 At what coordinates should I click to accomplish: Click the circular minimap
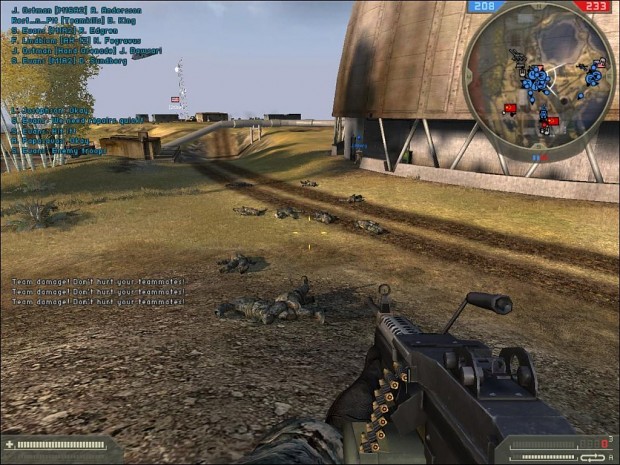[540, 83]
